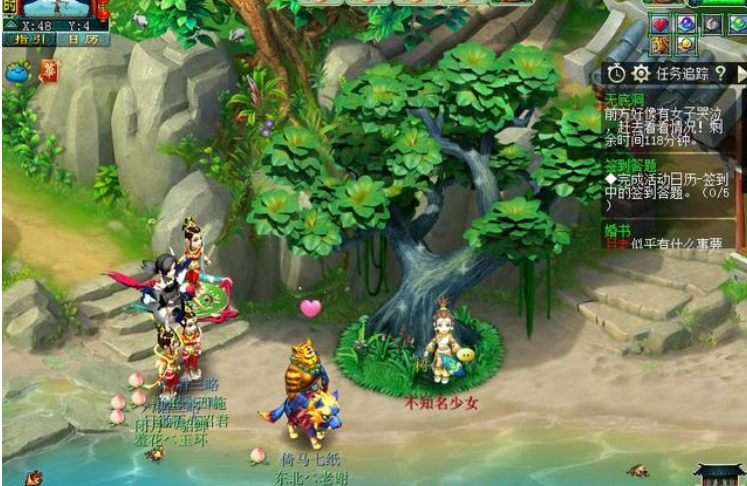747x486 pixels.
Task: Click the red heart icon
Action: [661, 23]
